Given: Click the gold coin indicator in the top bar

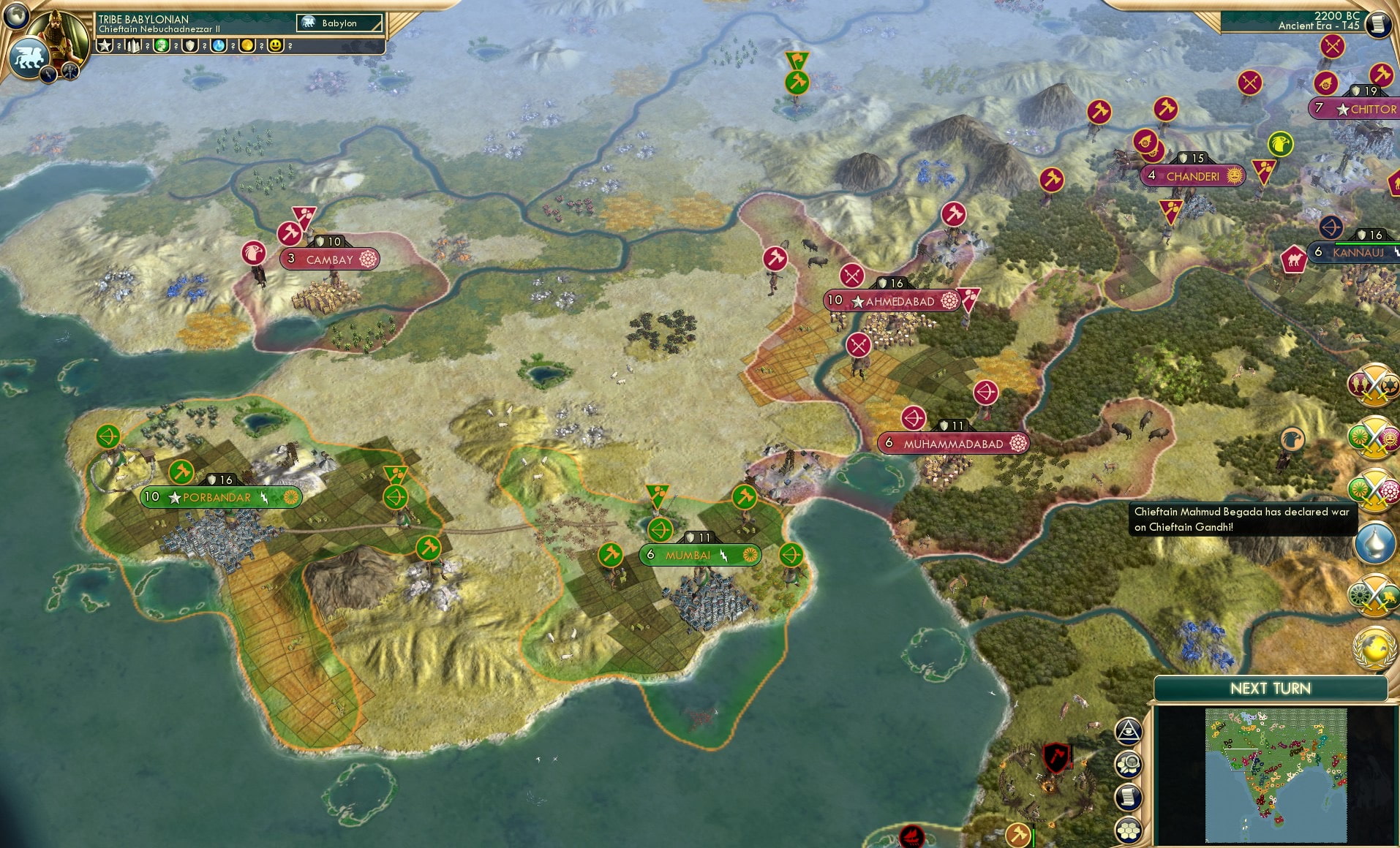Looking at the screenshot, I should [247, 45].
